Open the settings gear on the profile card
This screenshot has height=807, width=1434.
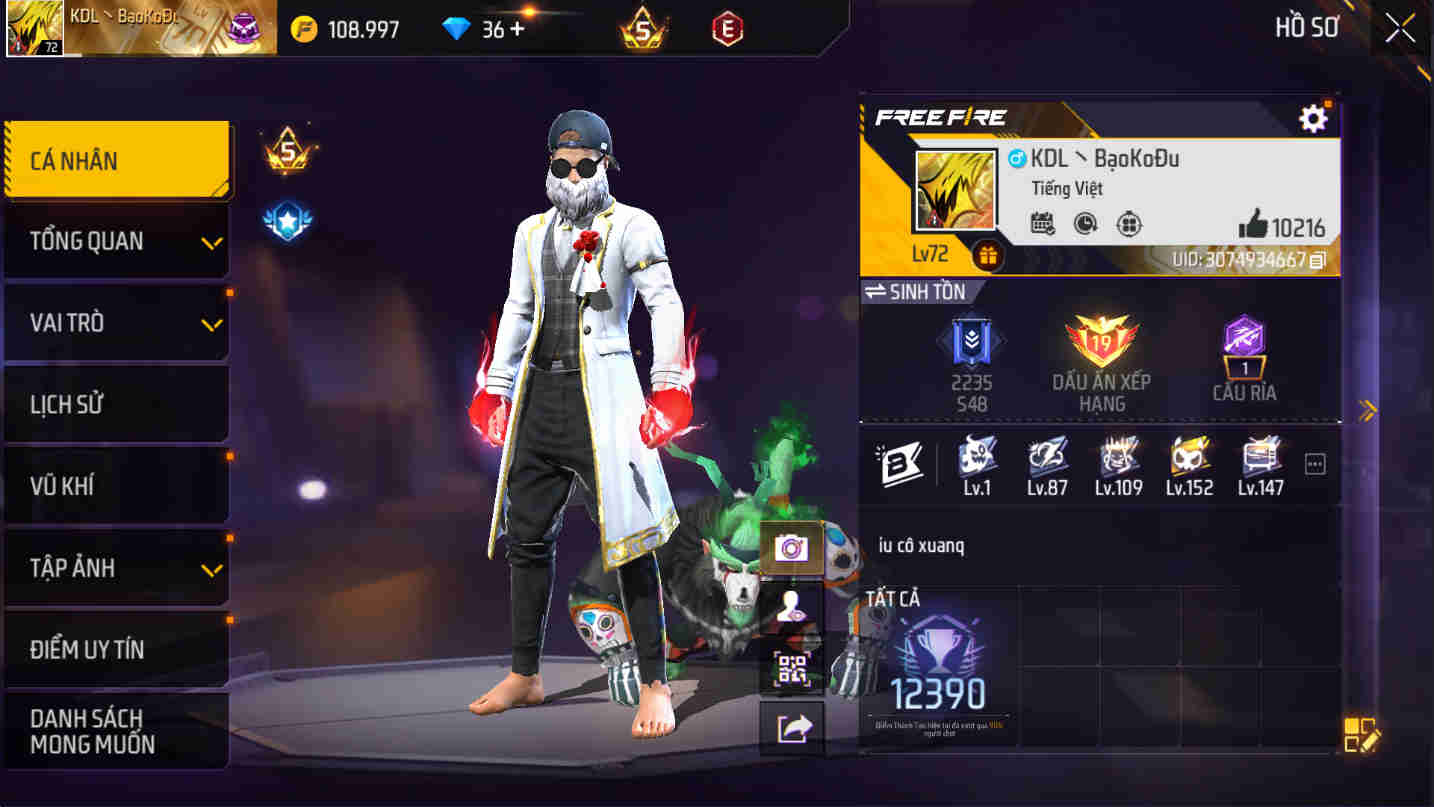[1313, 117]
